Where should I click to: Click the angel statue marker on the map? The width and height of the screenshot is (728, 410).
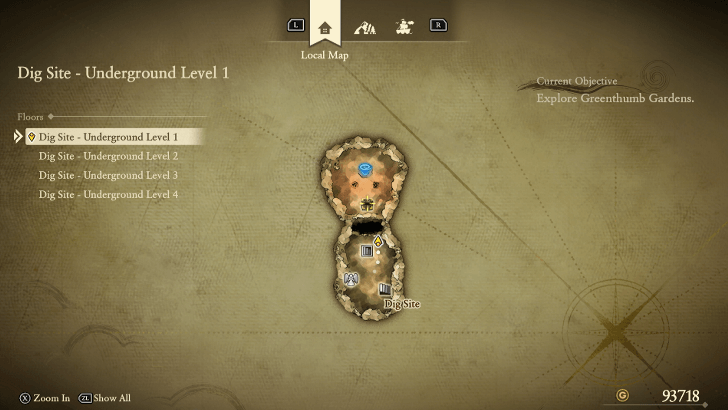(351, 279)
